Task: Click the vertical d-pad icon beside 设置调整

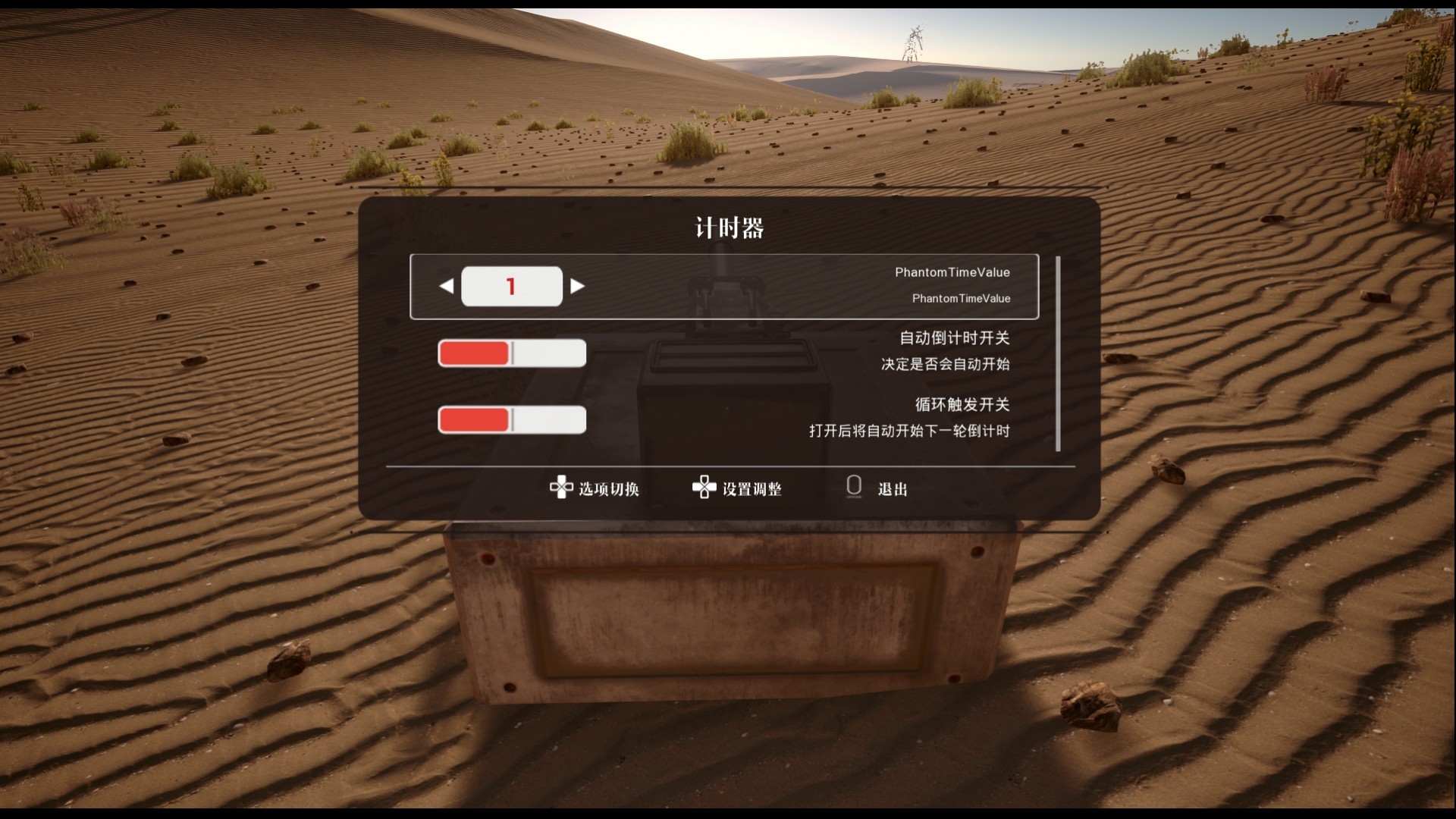Action: [704, 488]
